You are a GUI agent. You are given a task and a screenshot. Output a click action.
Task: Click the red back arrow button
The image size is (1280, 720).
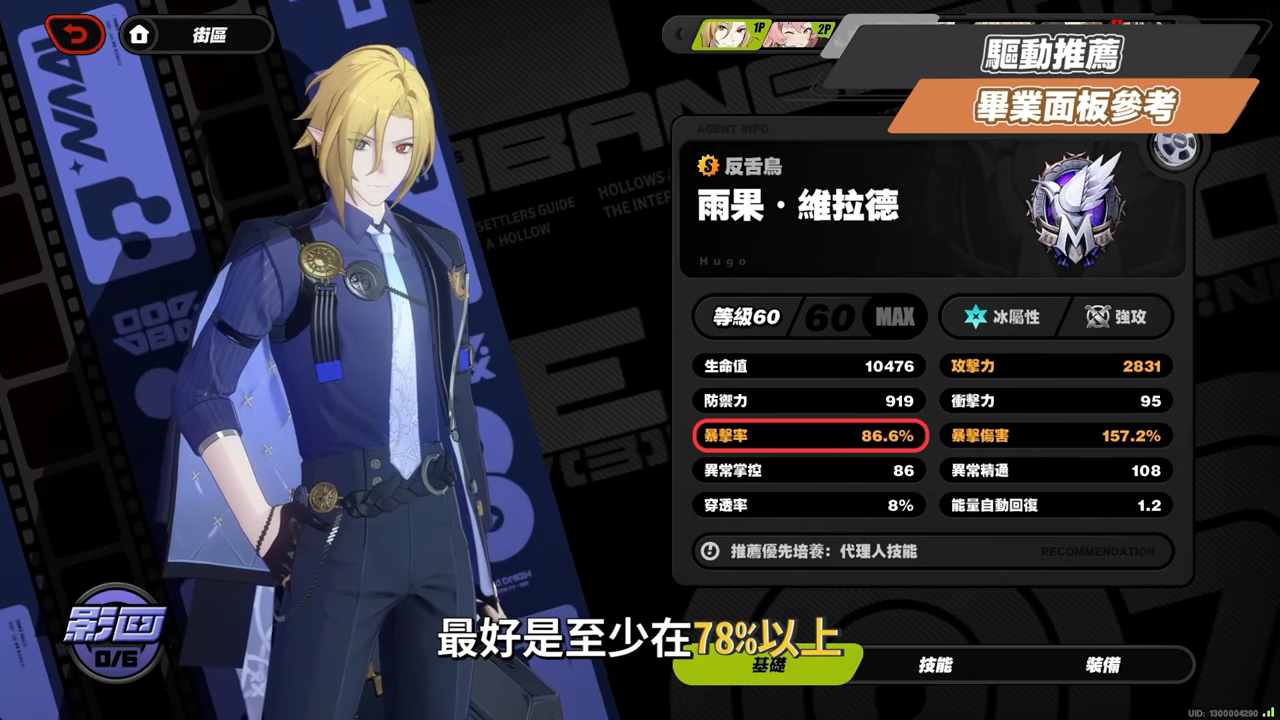(75, 35)
